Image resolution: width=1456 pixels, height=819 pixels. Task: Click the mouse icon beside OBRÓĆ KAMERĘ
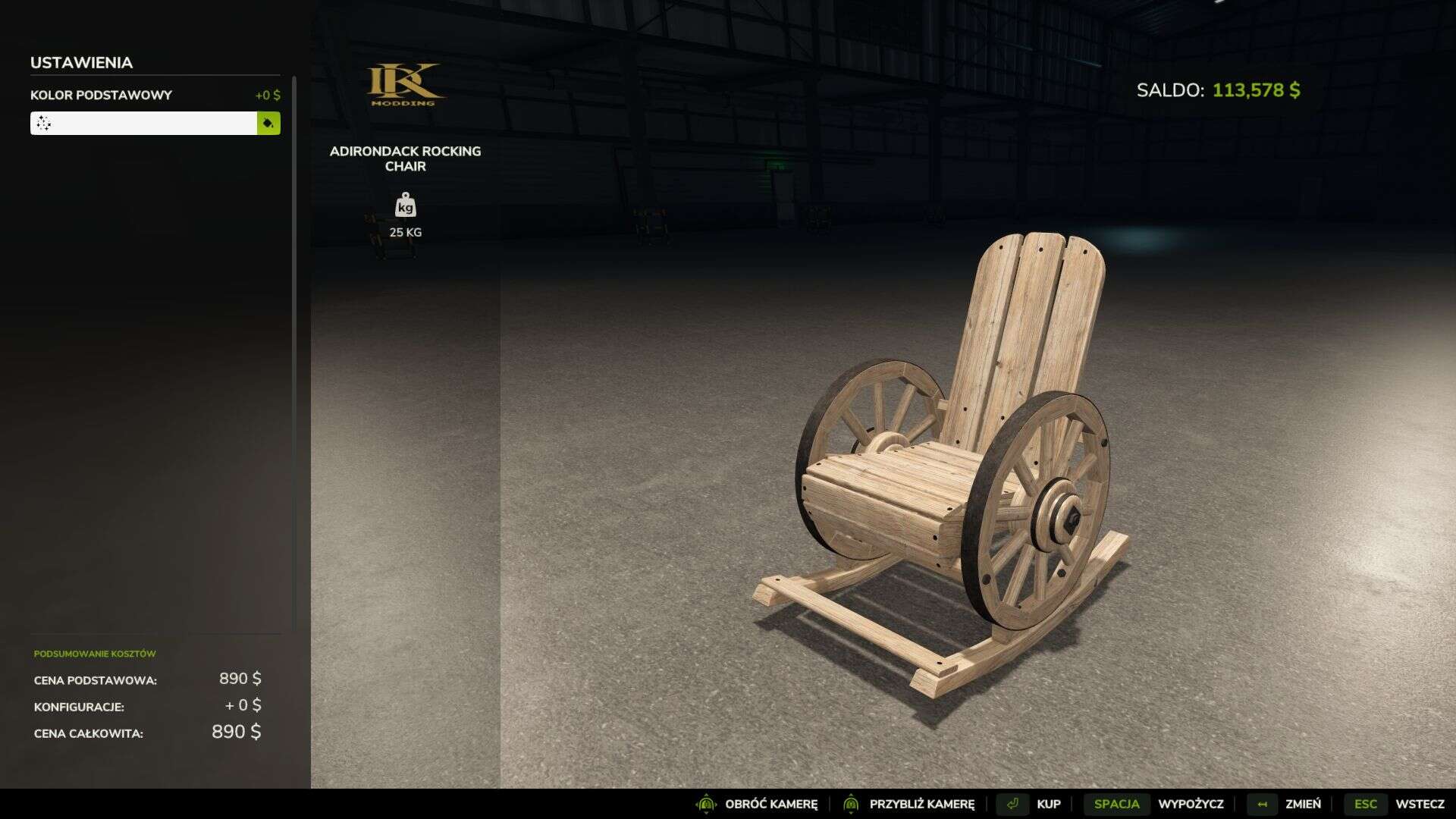pos(705,803)
